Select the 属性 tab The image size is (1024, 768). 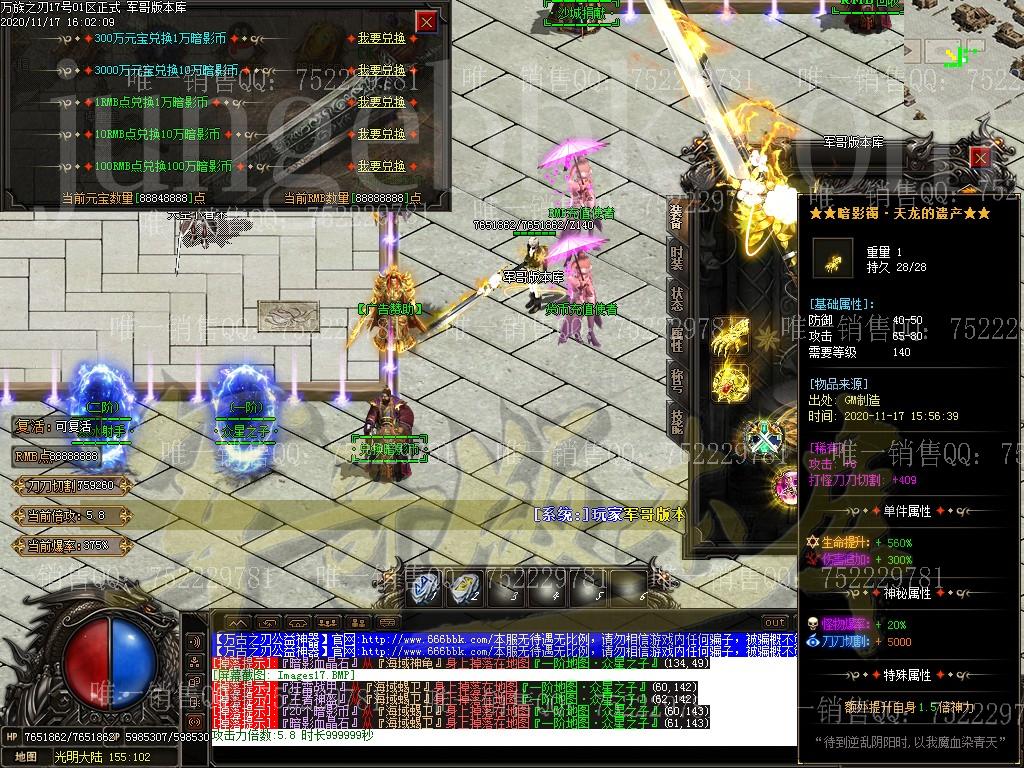pos(677,340)
